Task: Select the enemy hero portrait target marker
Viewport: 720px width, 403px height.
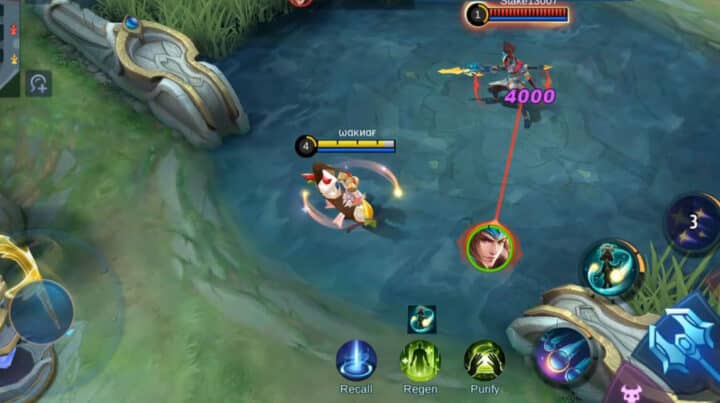Action: click(490, 246)
